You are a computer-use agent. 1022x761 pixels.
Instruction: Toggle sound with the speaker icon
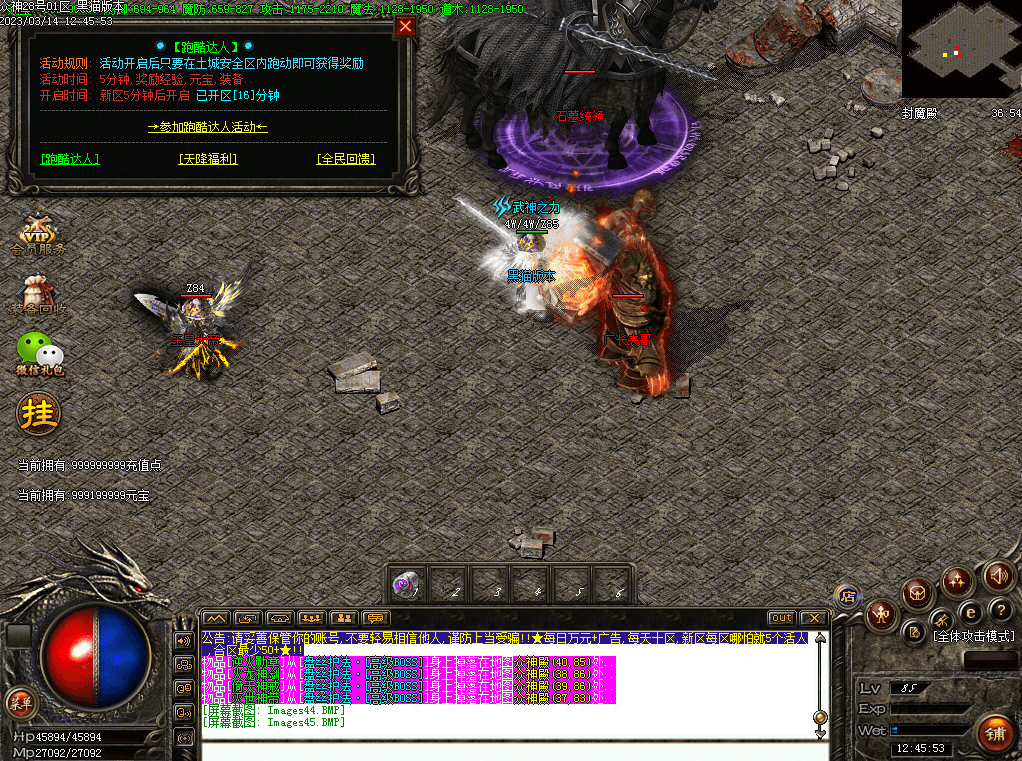[997, 575]
